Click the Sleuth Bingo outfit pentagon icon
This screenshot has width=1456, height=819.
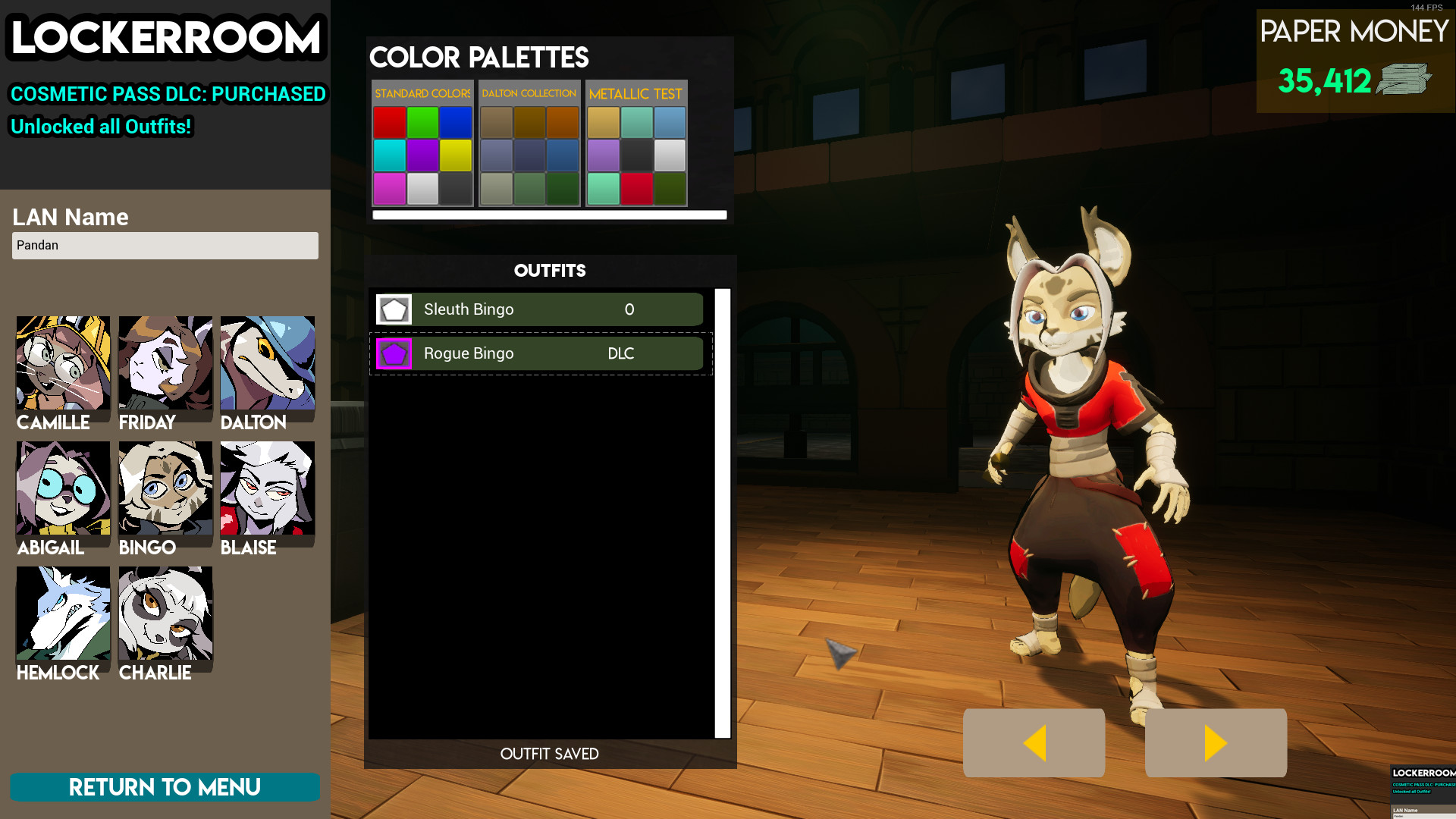394,309
